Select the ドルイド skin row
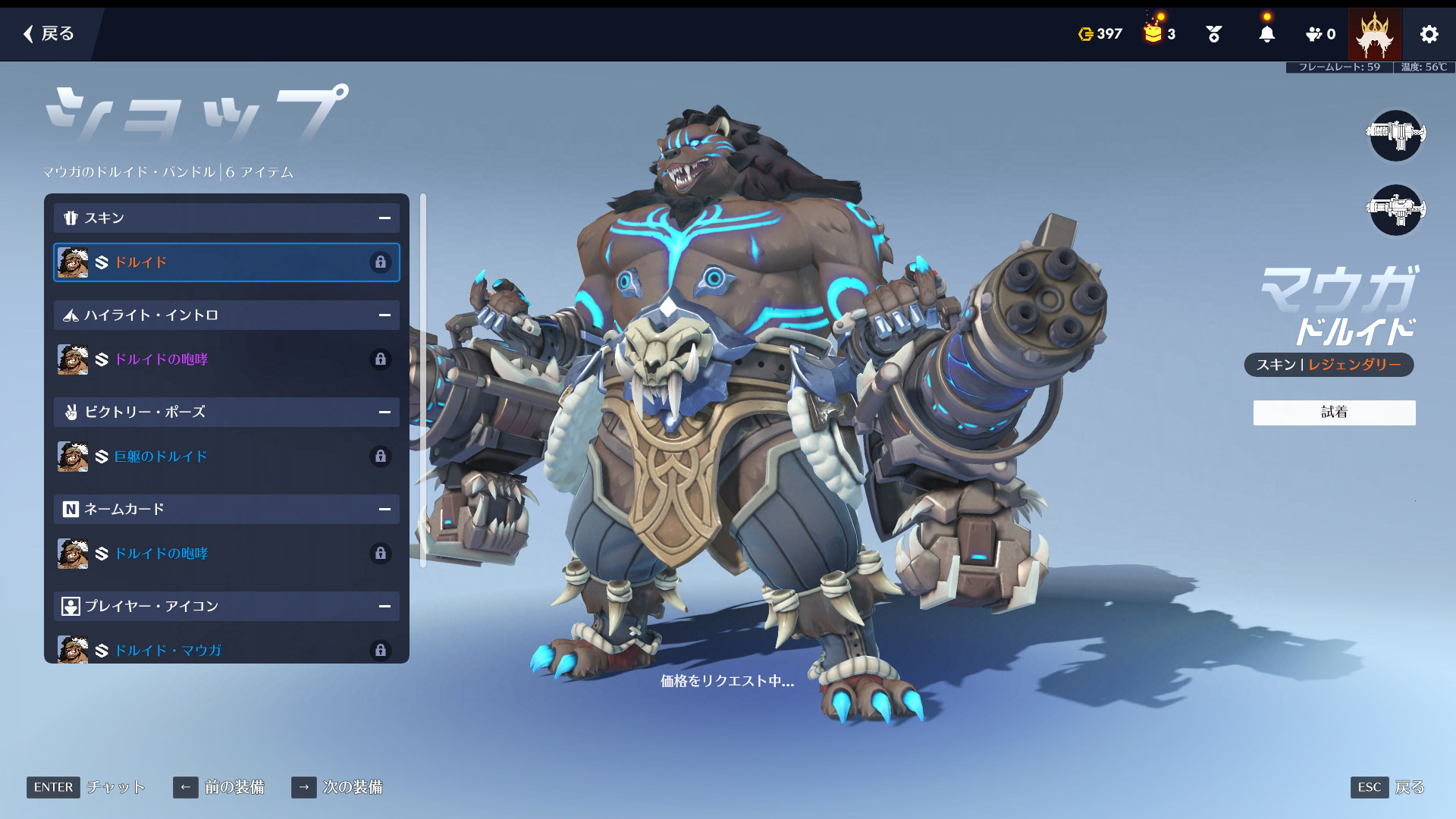The width and height of the screenshot is (1456, 819). click(226, 262)
